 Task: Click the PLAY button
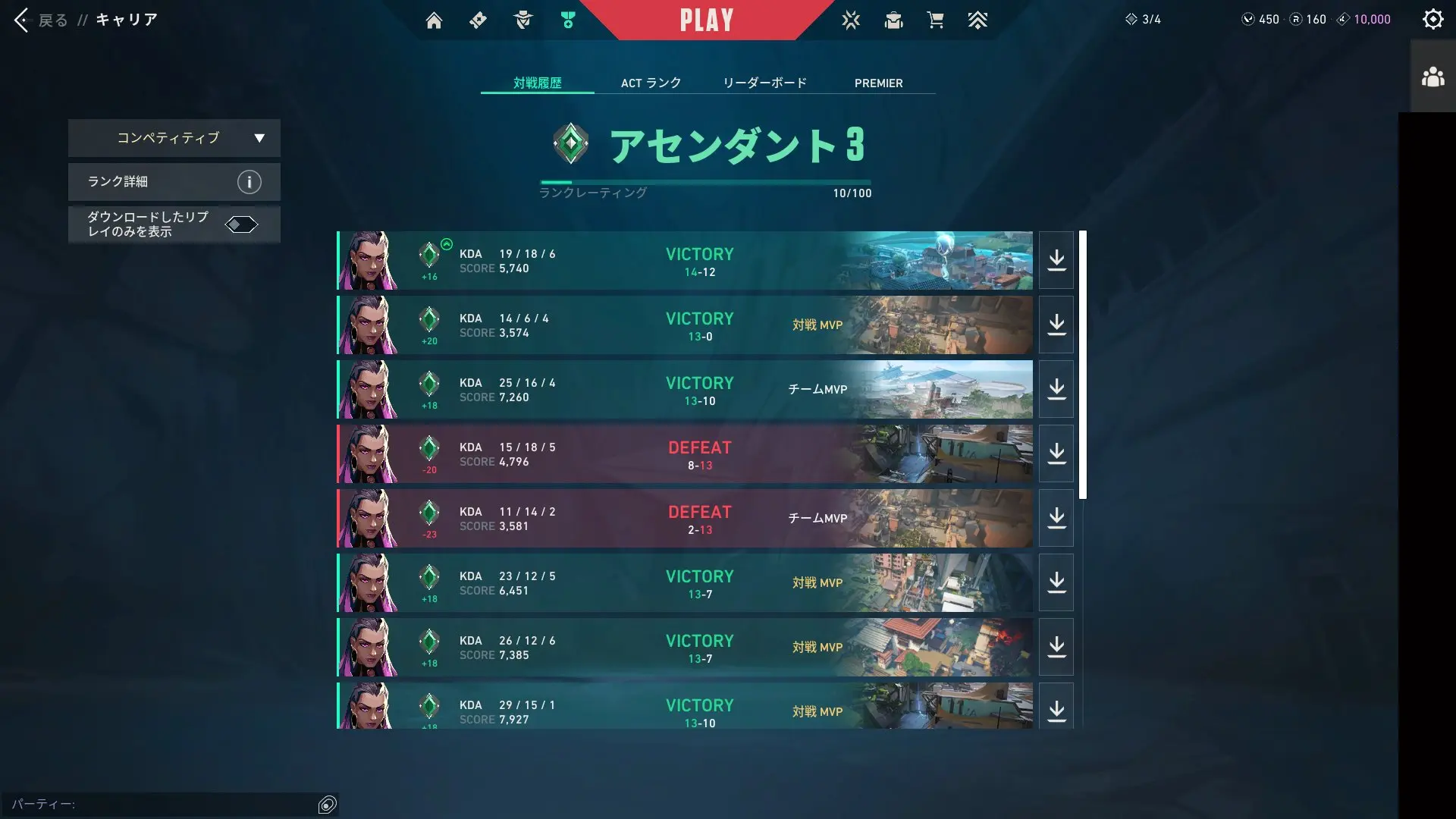coord(707,20)
